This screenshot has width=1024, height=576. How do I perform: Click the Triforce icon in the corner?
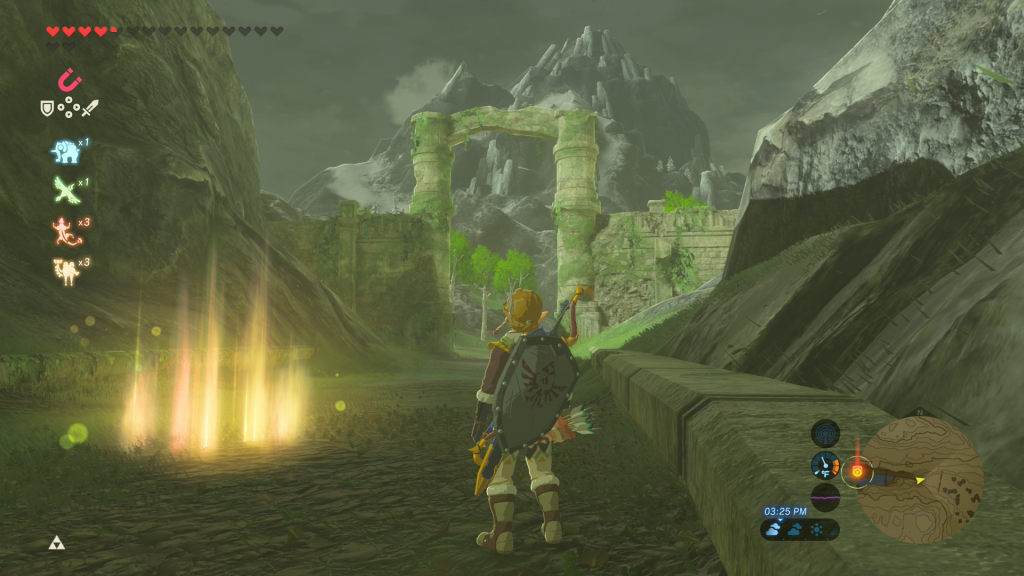[x=56, y=543]
